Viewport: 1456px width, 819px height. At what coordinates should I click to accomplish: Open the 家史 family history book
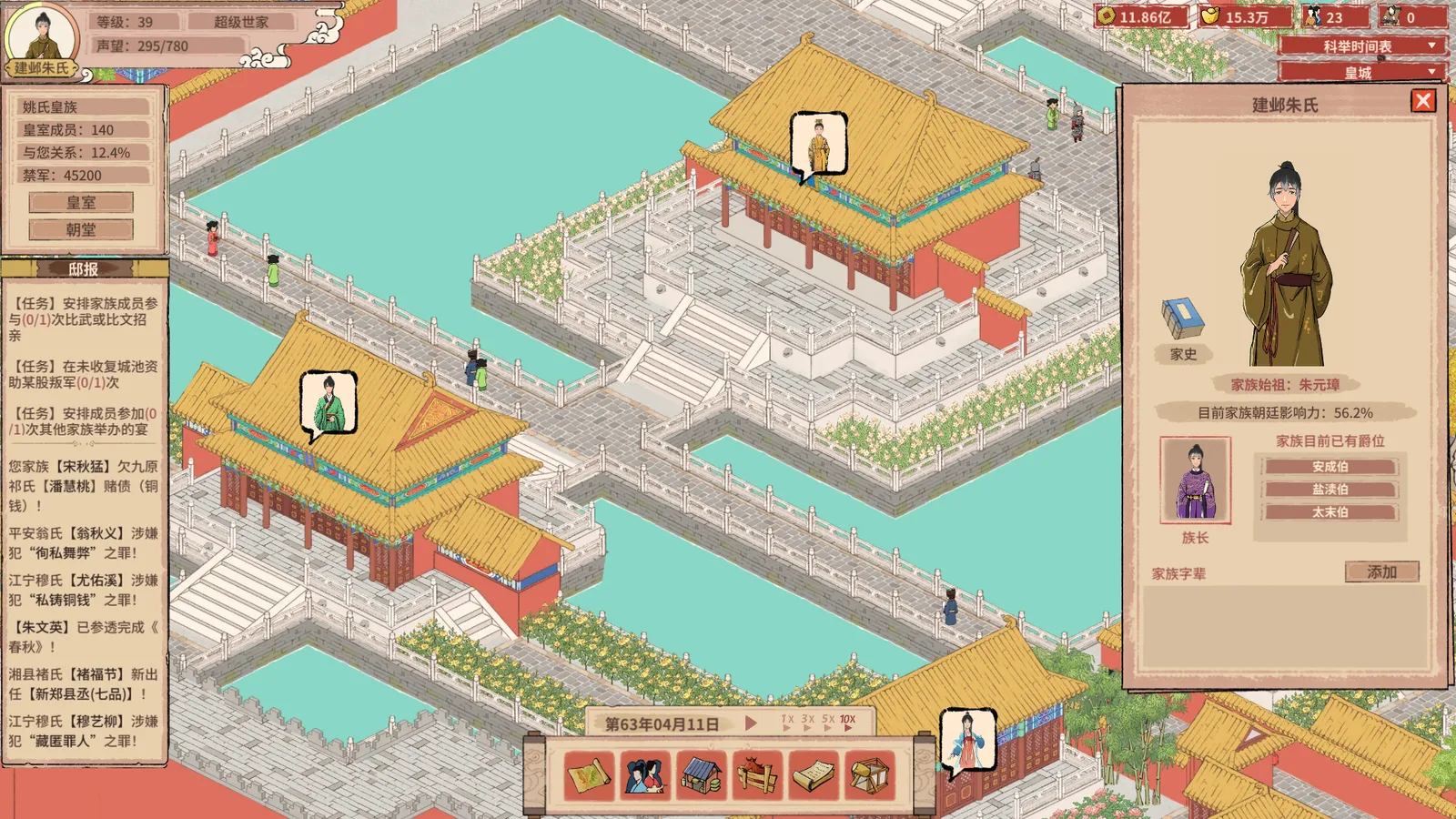1182,320
